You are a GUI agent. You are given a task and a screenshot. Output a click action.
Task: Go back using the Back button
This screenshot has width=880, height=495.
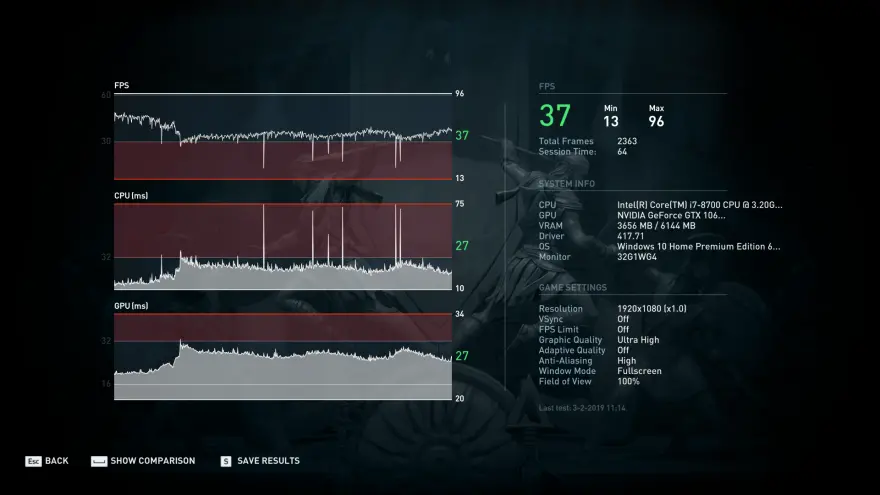tap(47, 461)
